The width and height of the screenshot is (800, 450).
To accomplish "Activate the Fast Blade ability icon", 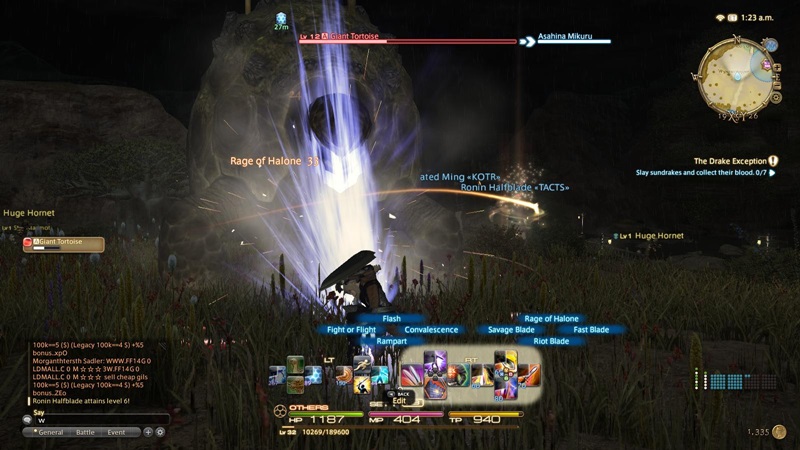I will (529, 376).
